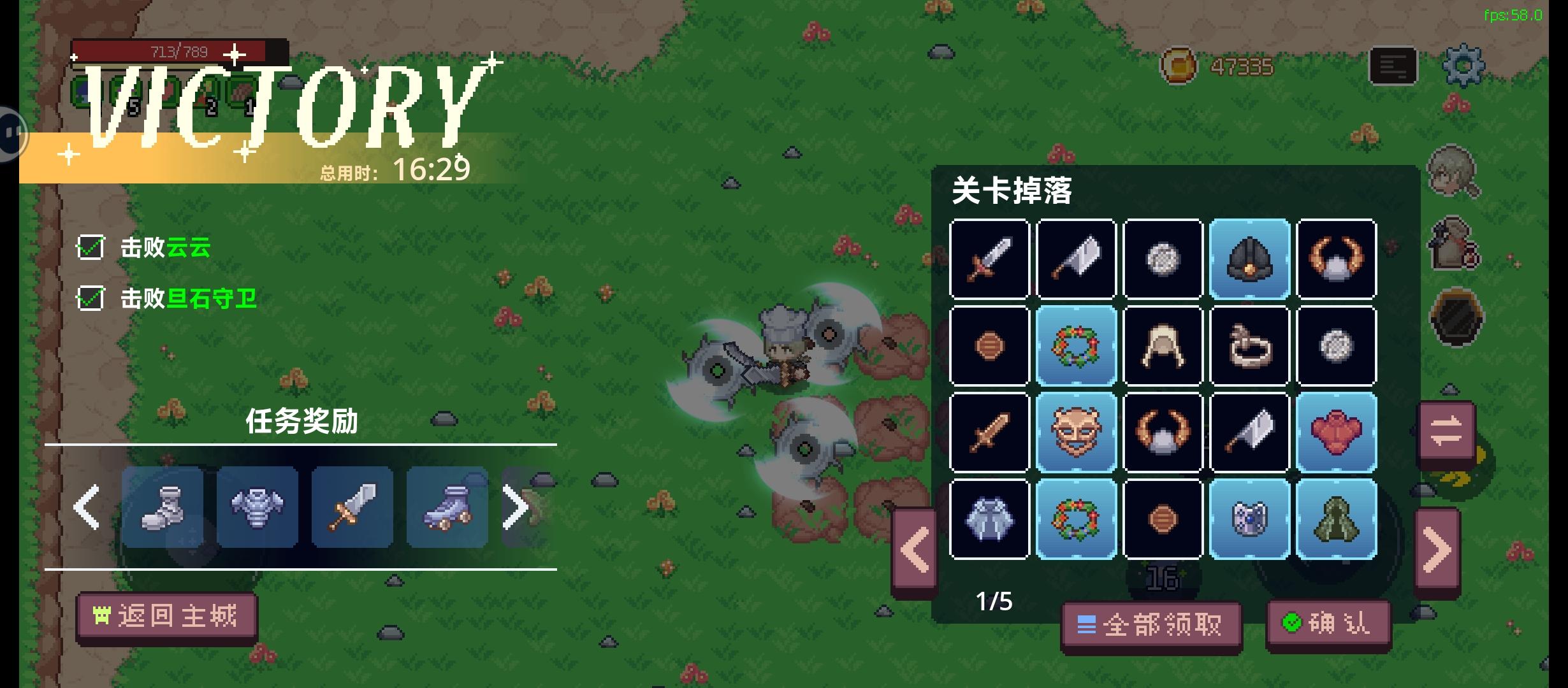Select the boots in the 任务奖励 rewards row
1568x688 pixels.
161,506
